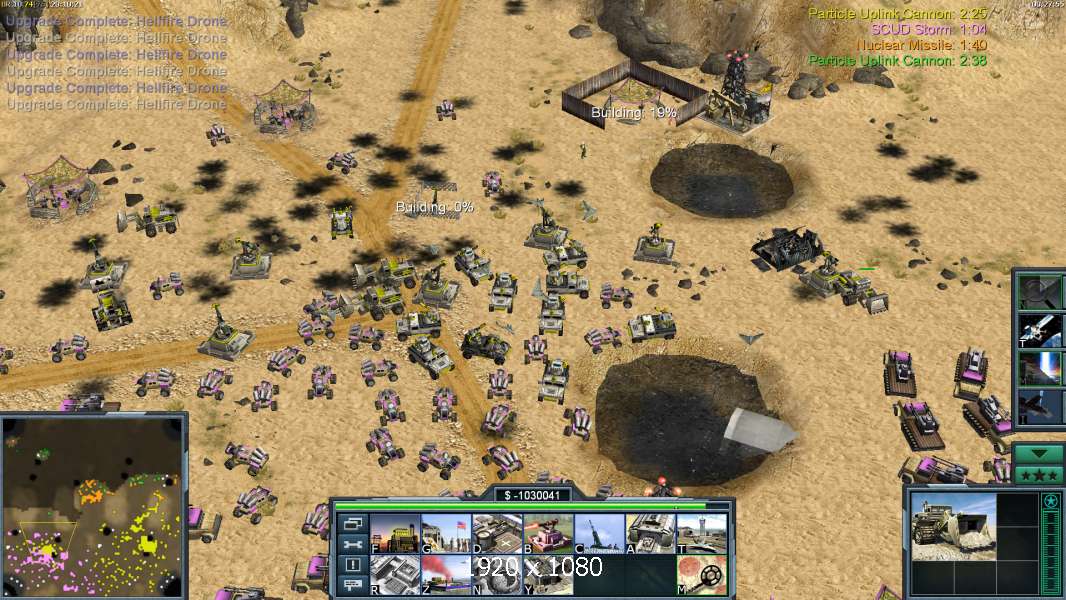
Task: Collapse shortcuts with the green down arrow
Action: [x=1039, y=453]
